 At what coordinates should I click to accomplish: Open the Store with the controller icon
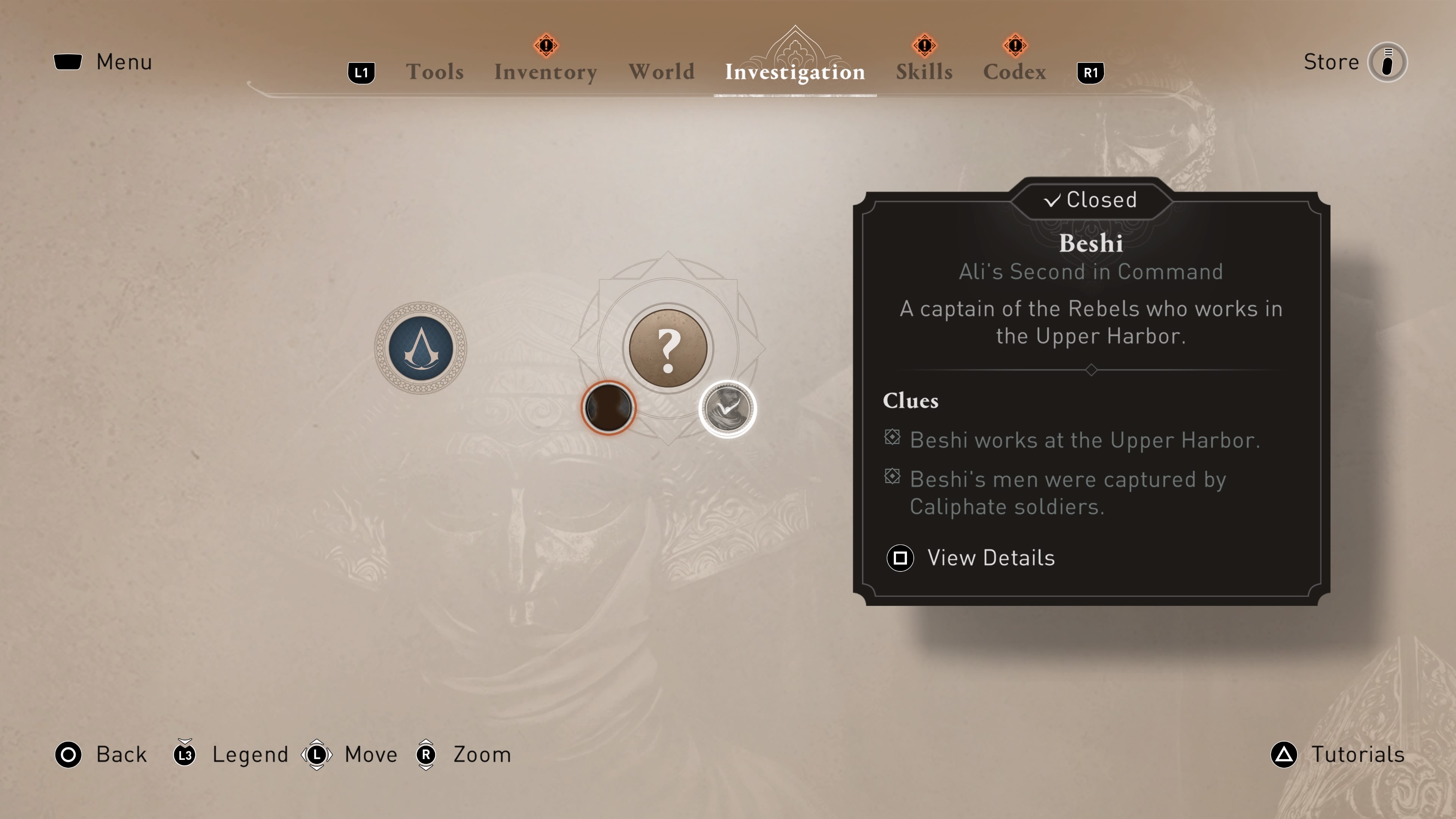[x=1388, y=62]
